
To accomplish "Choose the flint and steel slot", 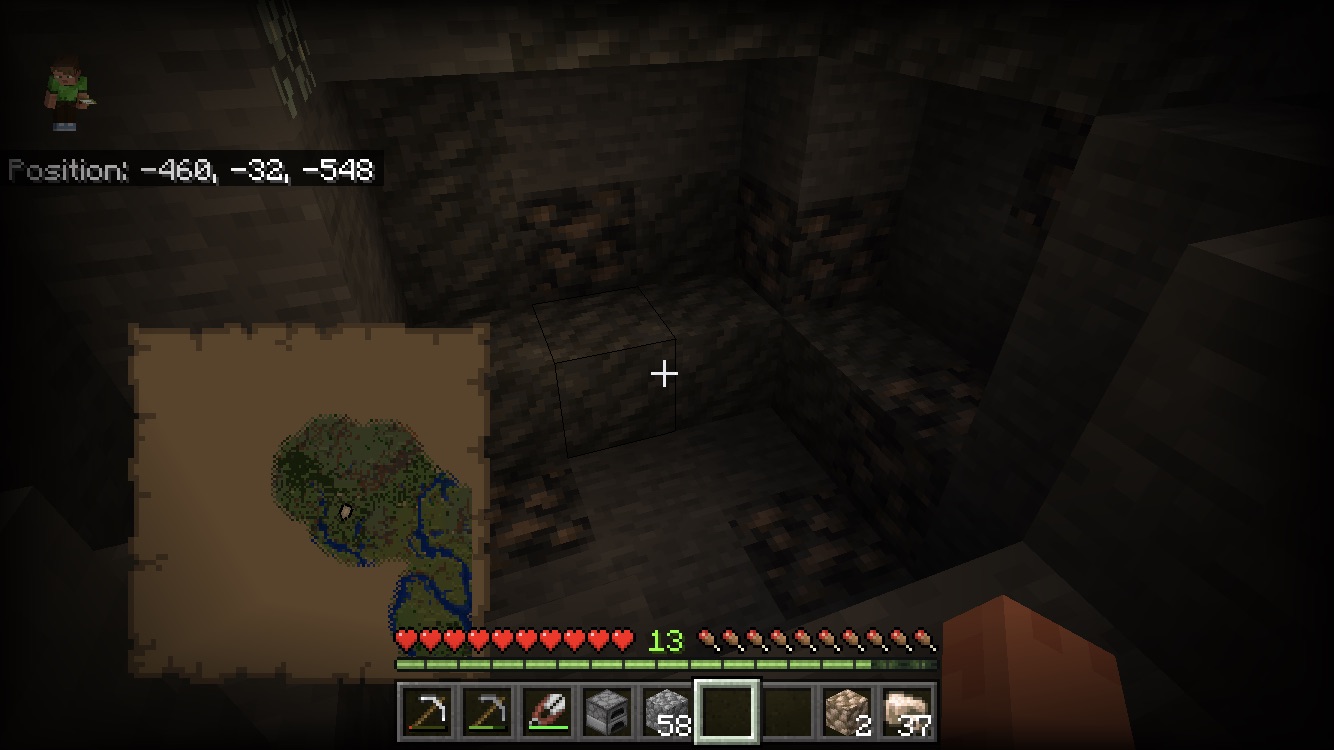I will coord(547,713).
